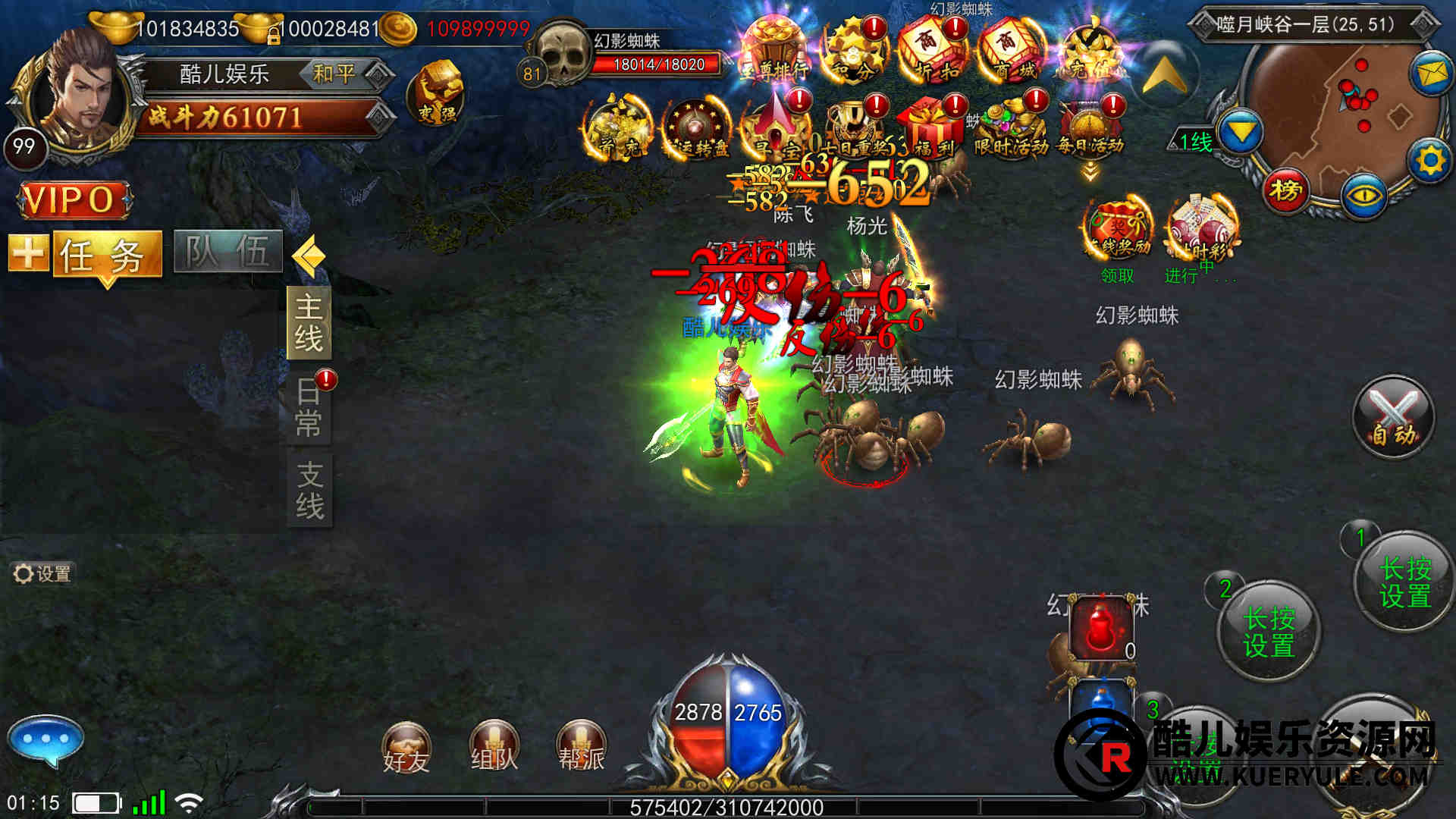Open the 榜 ranking button by minimap
1456x819 pixels.
pos(1285,190)
